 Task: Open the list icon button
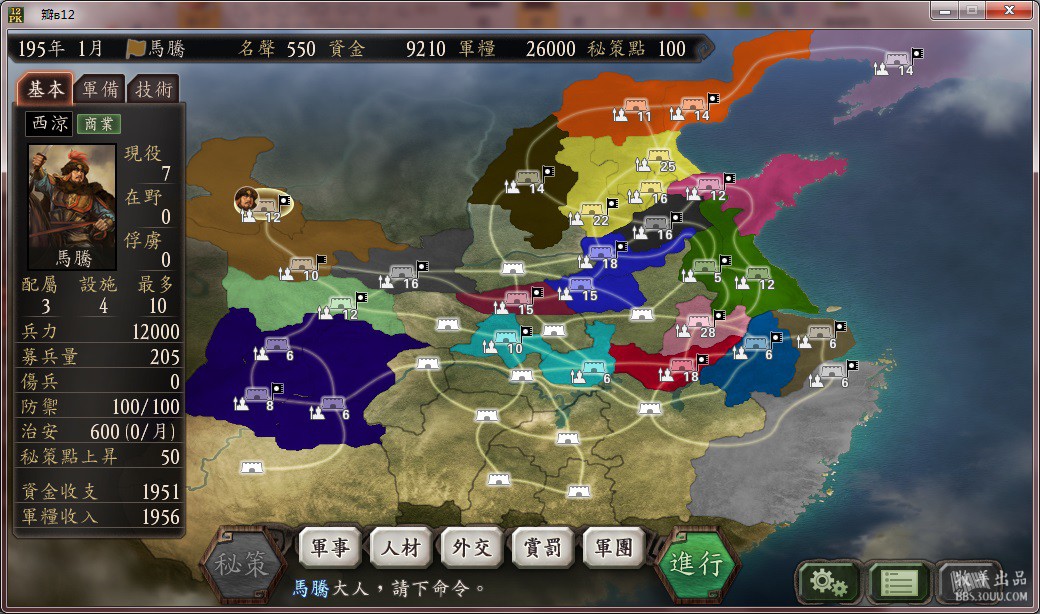(896, 581)
